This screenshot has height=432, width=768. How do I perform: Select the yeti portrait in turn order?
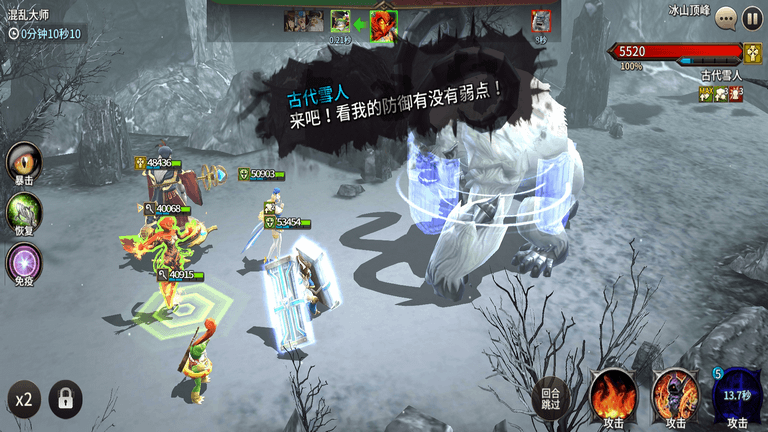point(541,21)
